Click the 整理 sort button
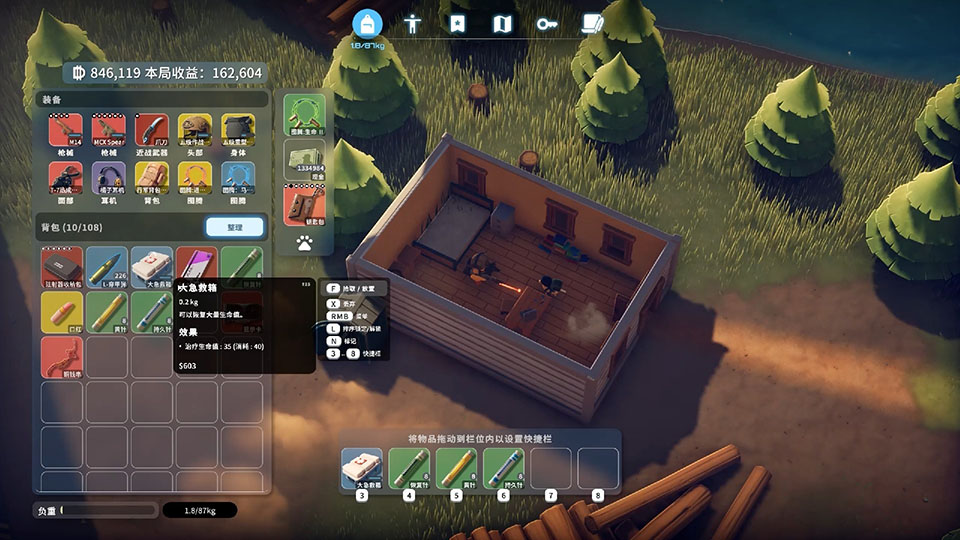The width and height of the screenshot is (960, 540). click(235, 227)
